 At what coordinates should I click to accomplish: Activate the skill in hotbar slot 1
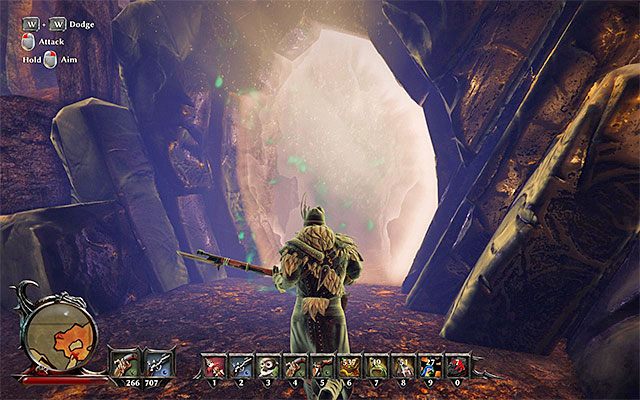tap(212, 364)
